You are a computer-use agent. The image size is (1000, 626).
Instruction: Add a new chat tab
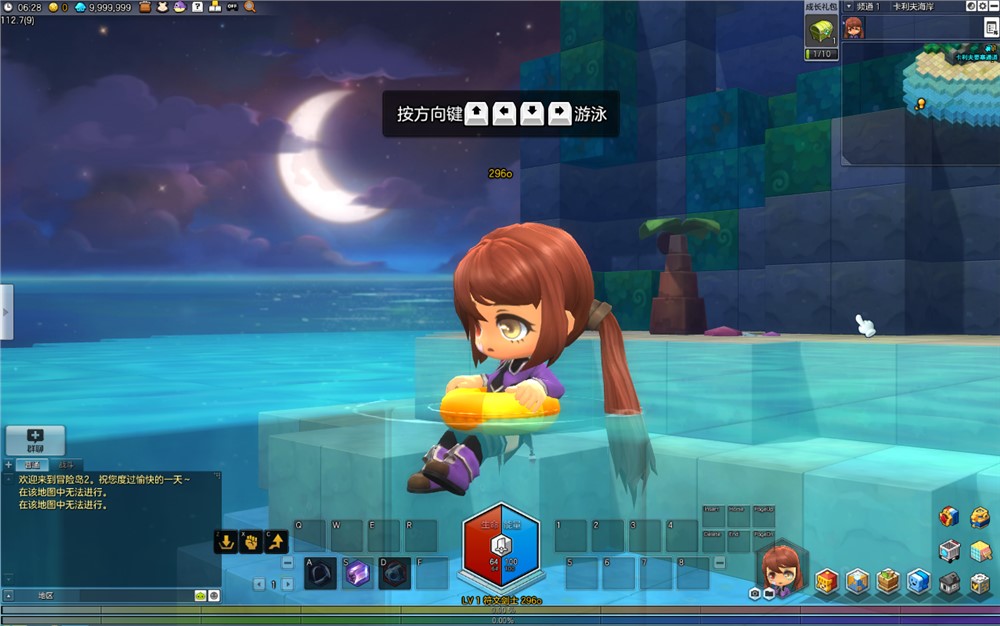click(x=9, y=465)
